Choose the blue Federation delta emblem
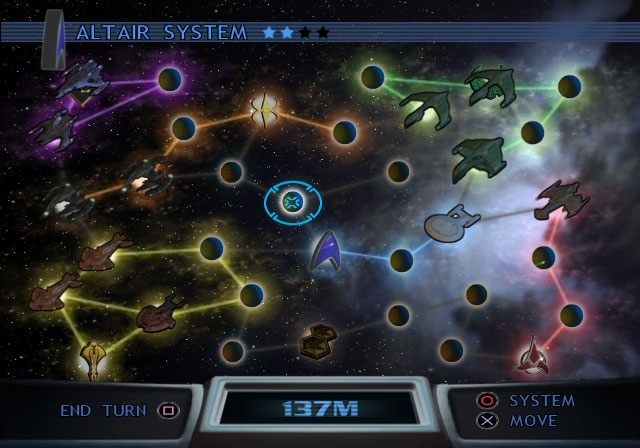The image size is (640, 448). tap(325, 252)
